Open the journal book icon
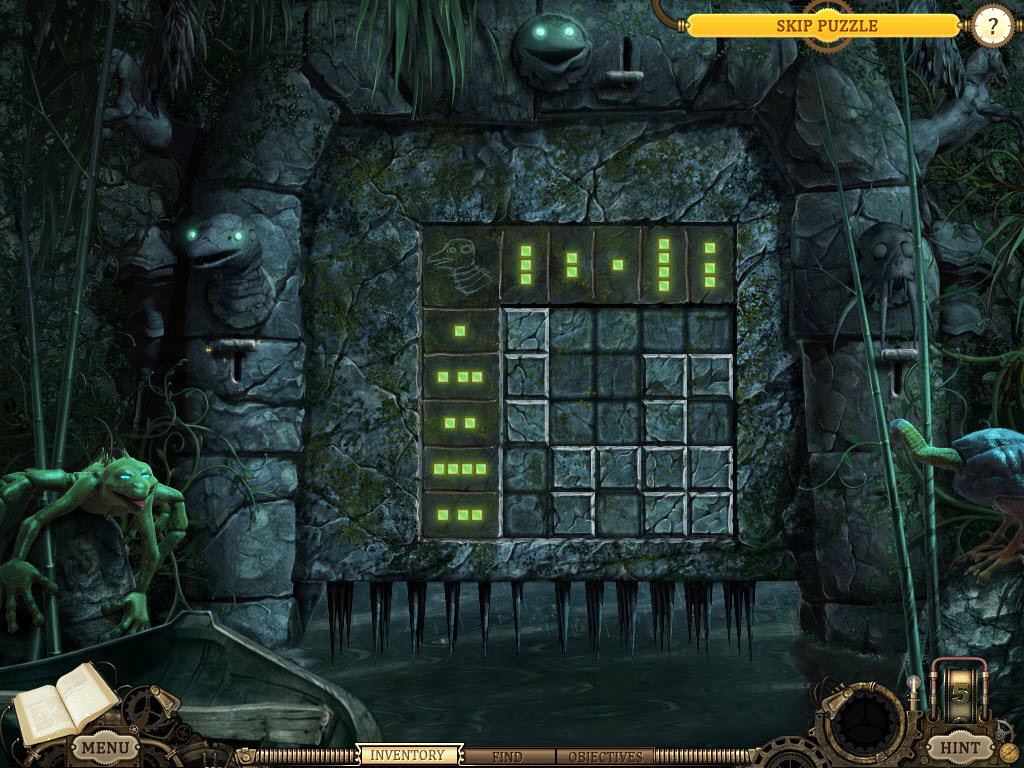 [62, 702]
